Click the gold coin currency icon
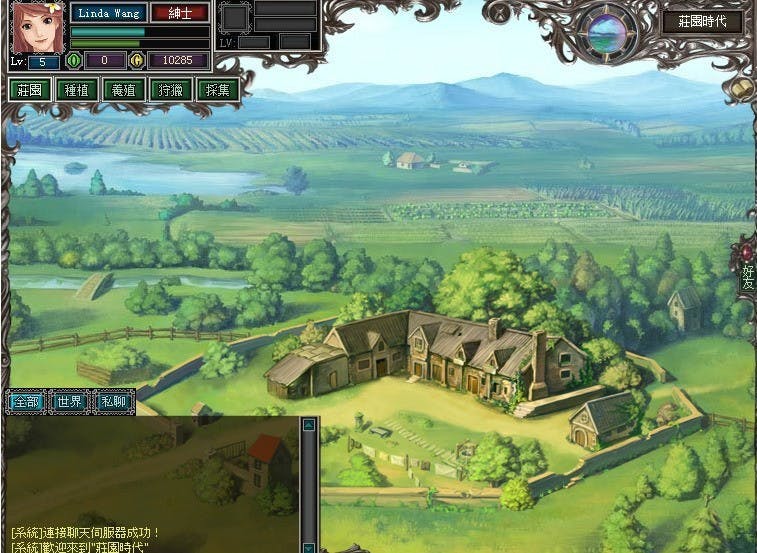 (137, 61)
